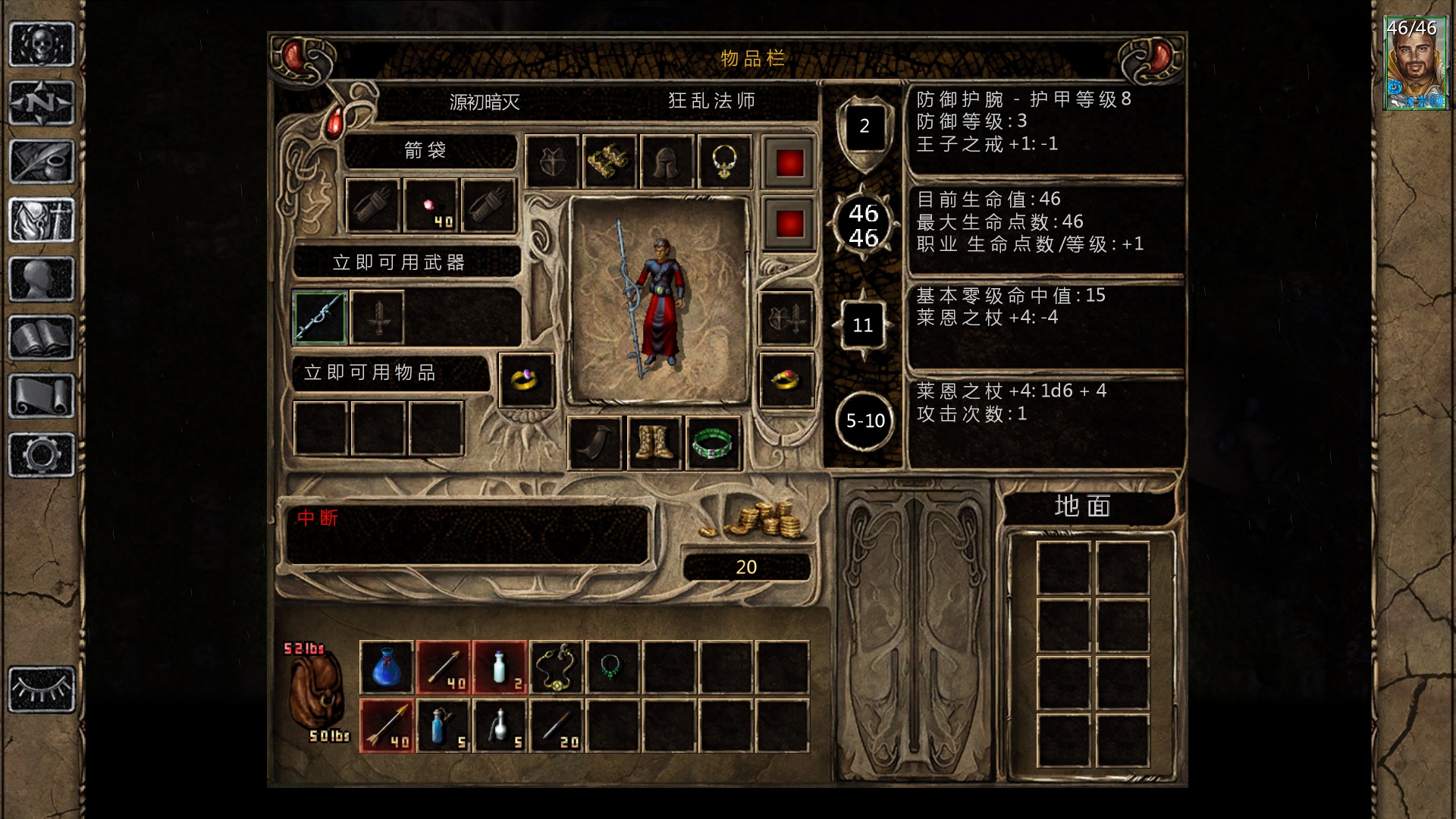This screenshot has height=819, width=1456.
Task: Open the world map compass button
Action: click(x=42, y=102)
